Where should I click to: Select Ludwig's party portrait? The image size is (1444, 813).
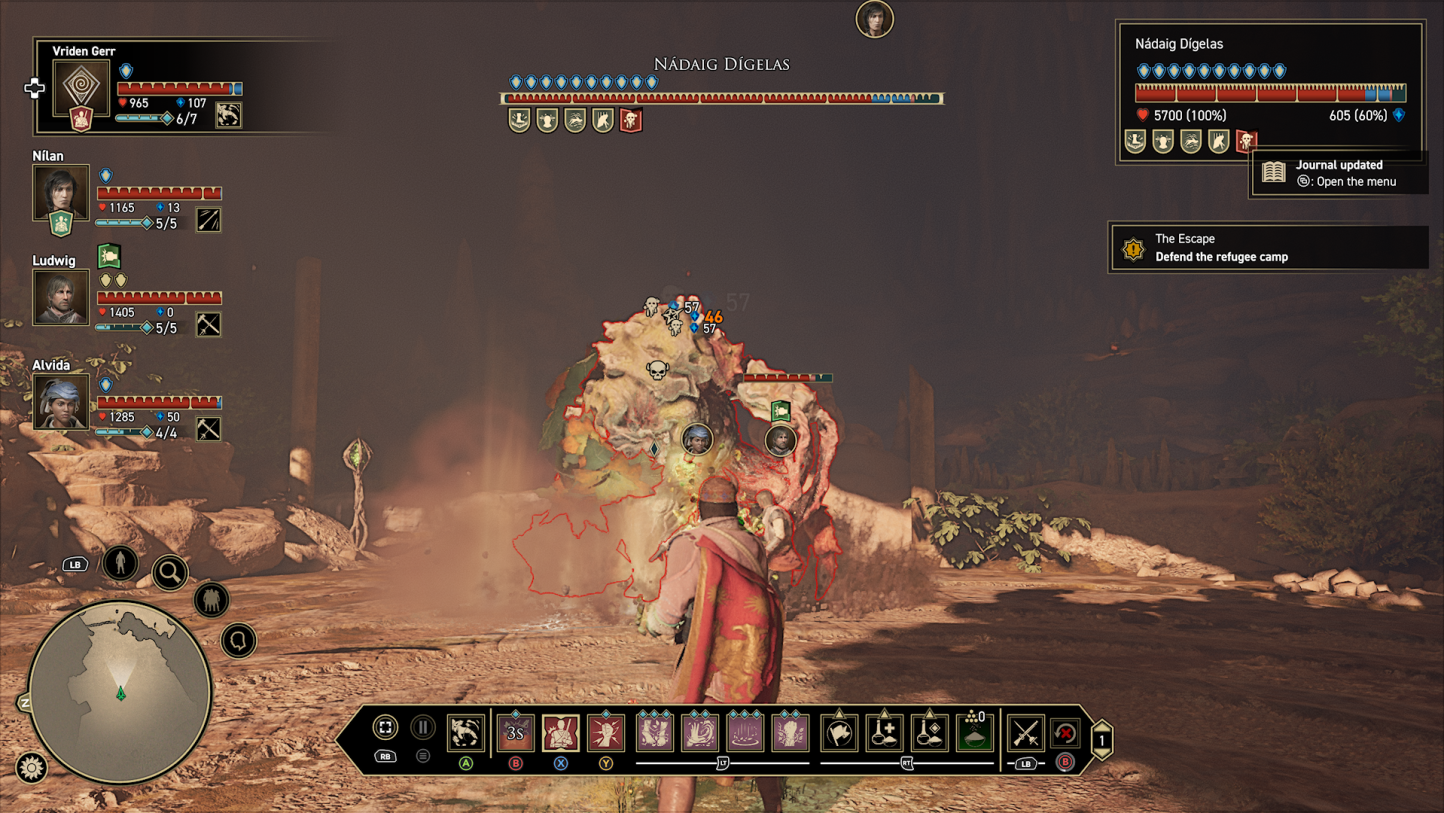61,297
